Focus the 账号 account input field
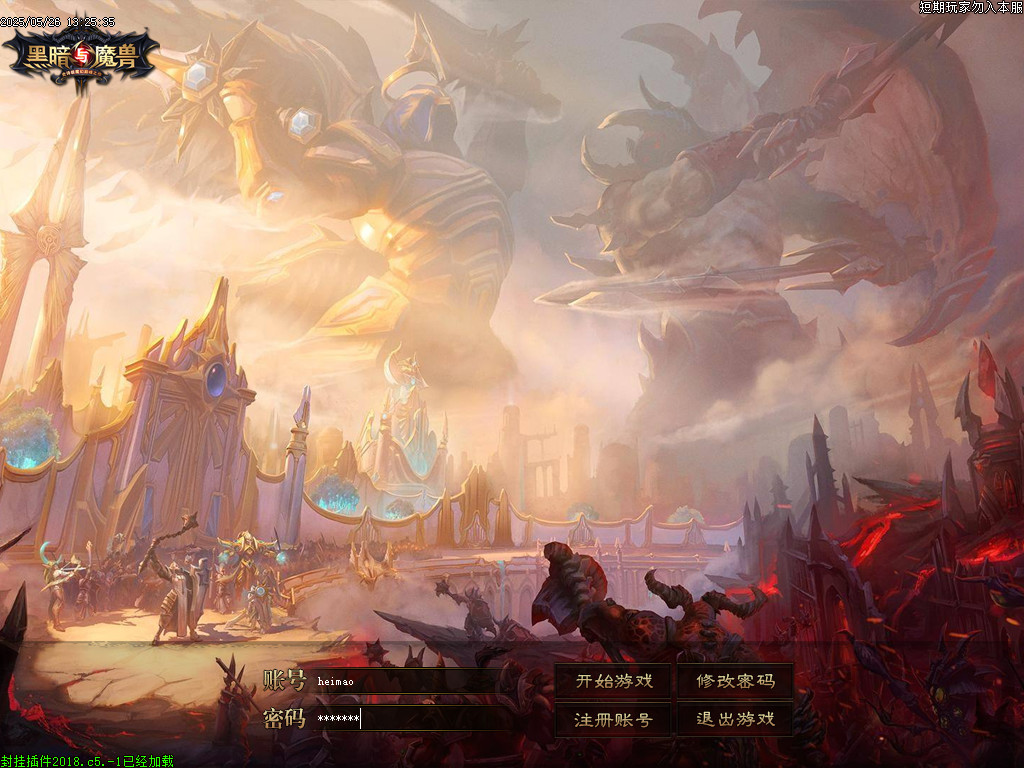The height and width of the screenshot is (768, 1024). (410, 681)
